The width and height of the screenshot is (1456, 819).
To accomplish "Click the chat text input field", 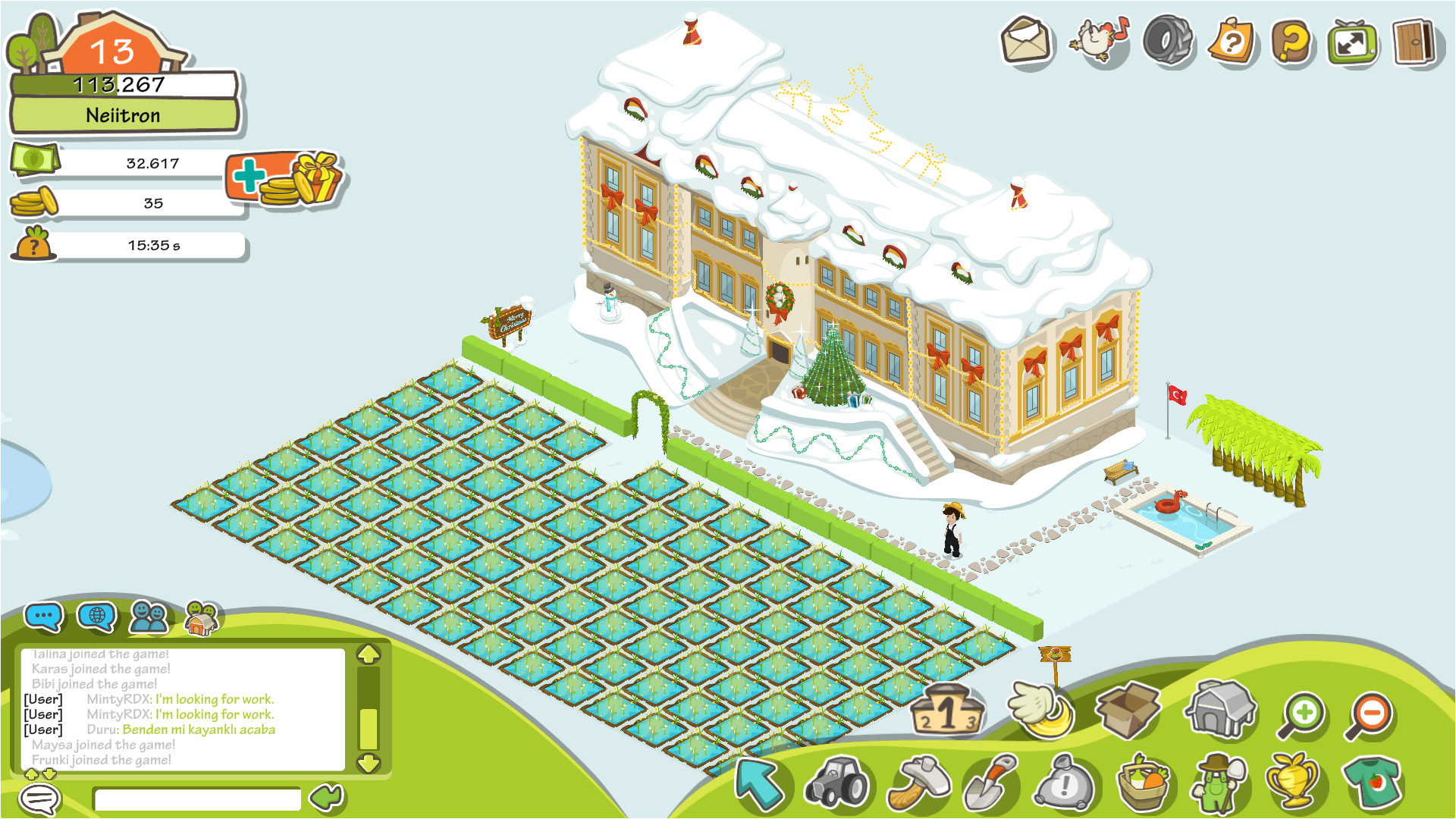I will point(197,799).
